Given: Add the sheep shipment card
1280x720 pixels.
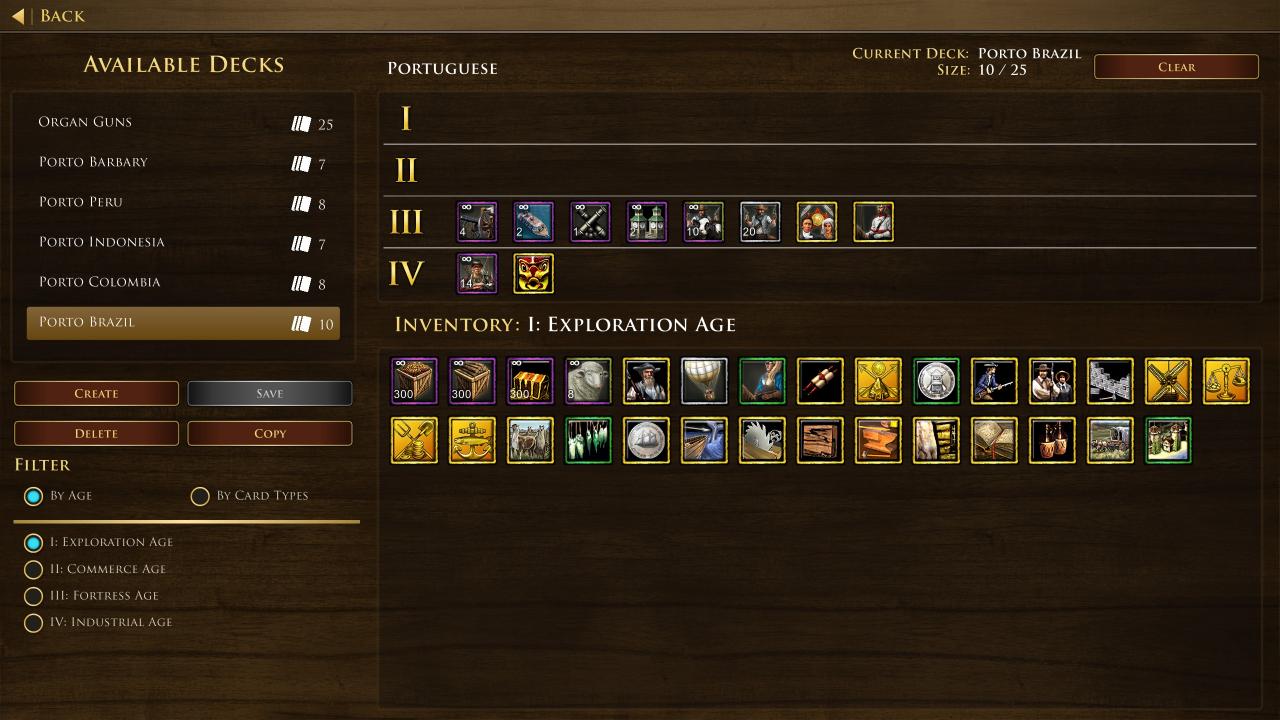Looking at the screenshot, I should click(588, 381).
